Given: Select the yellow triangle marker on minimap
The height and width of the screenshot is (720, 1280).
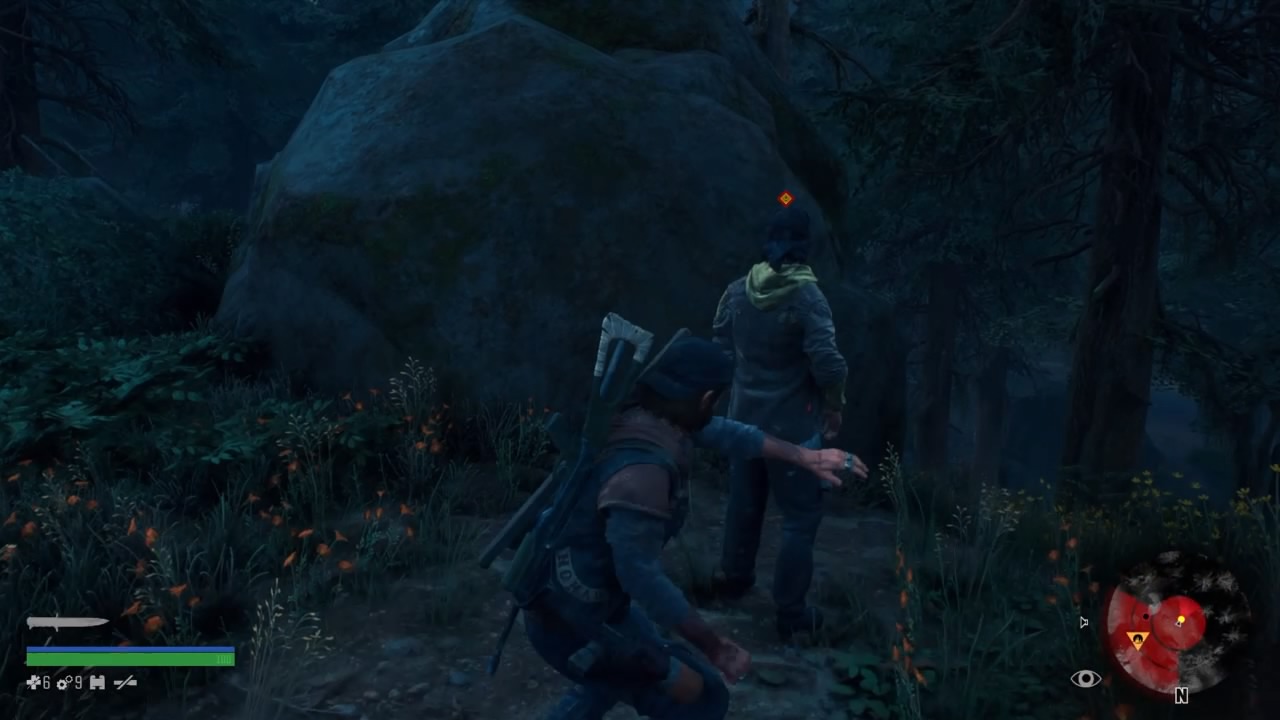Looking at the screenshot, I should (x=1137, y=639).
